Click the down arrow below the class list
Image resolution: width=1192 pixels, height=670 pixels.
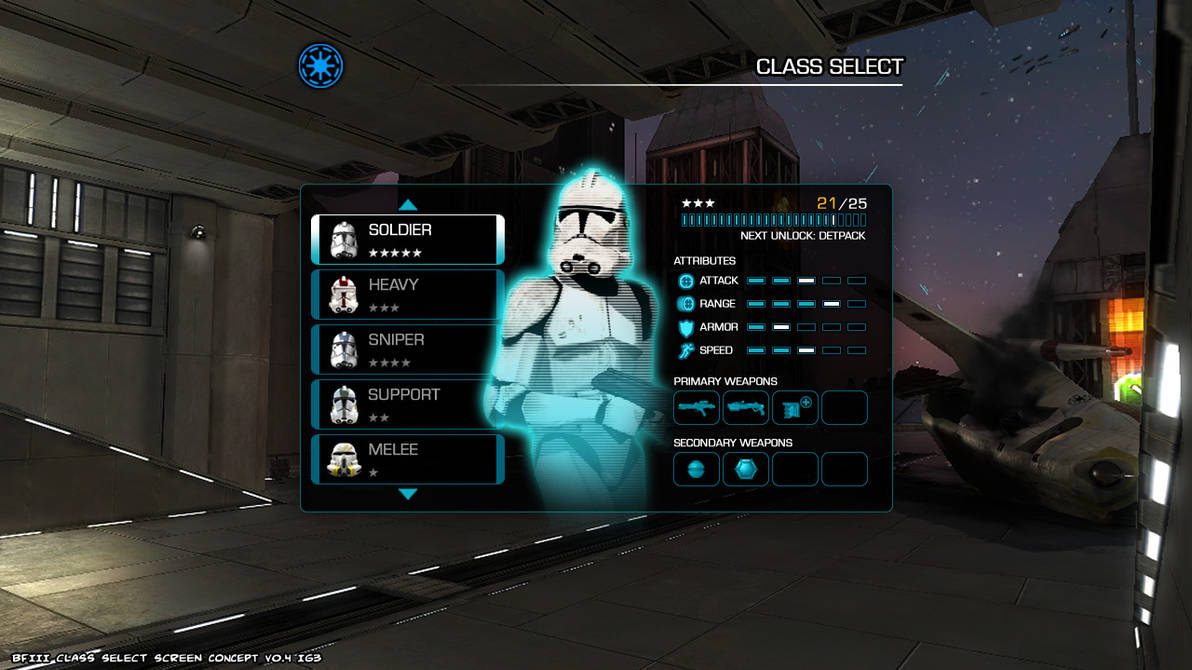tap(408, 494)
